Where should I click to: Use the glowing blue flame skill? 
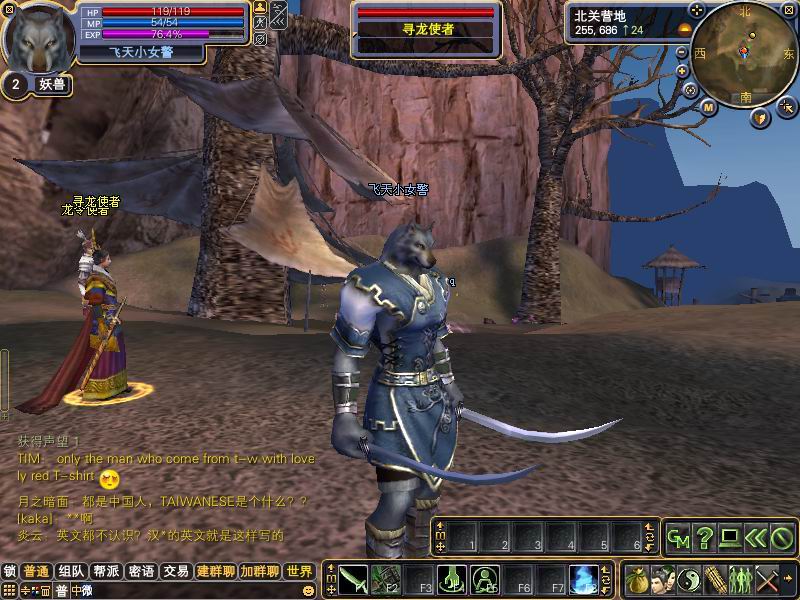(x=584, y=578)
